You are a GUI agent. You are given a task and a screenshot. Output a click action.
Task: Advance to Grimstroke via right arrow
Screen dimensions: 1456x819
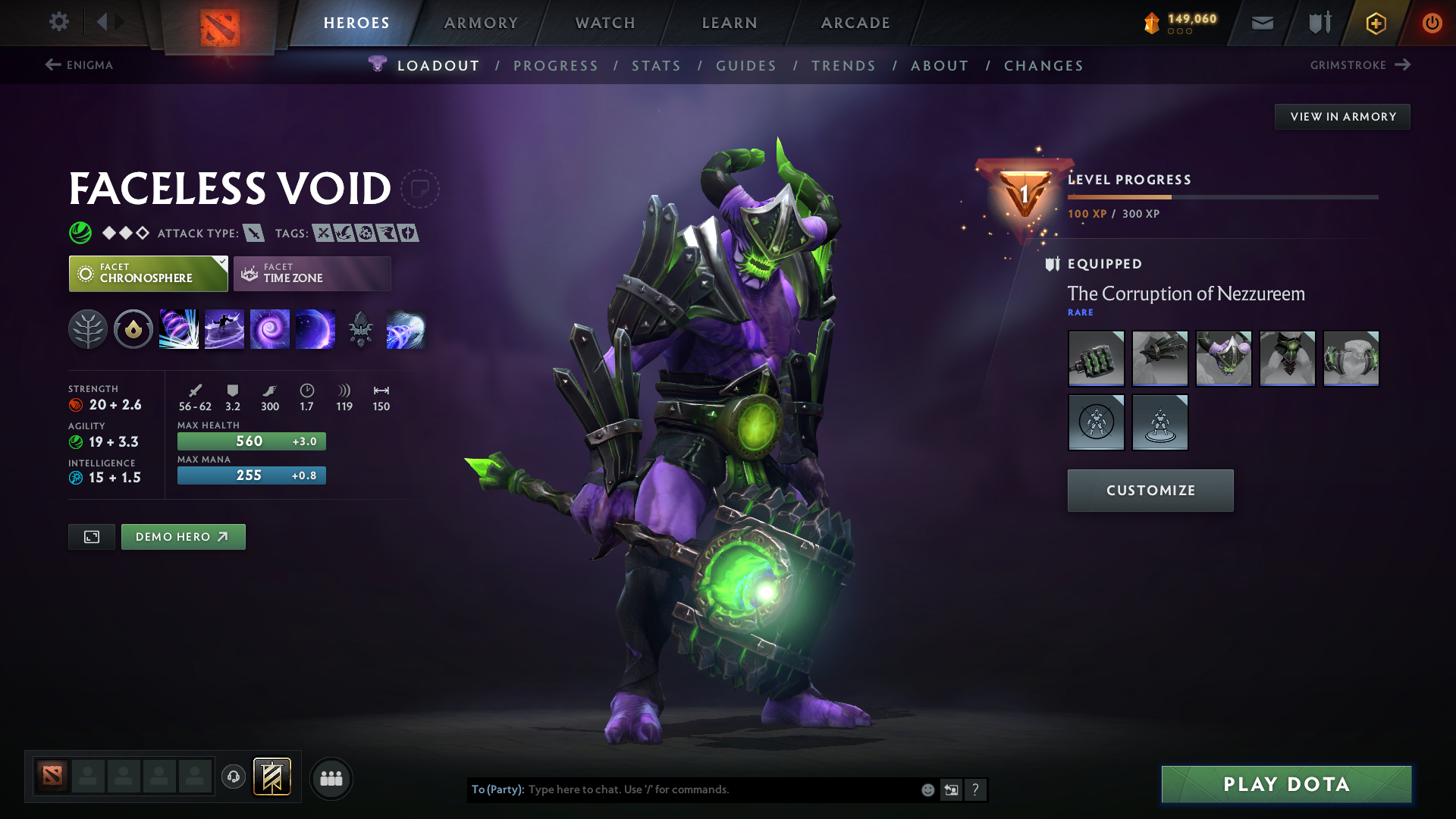(1402, 64)
